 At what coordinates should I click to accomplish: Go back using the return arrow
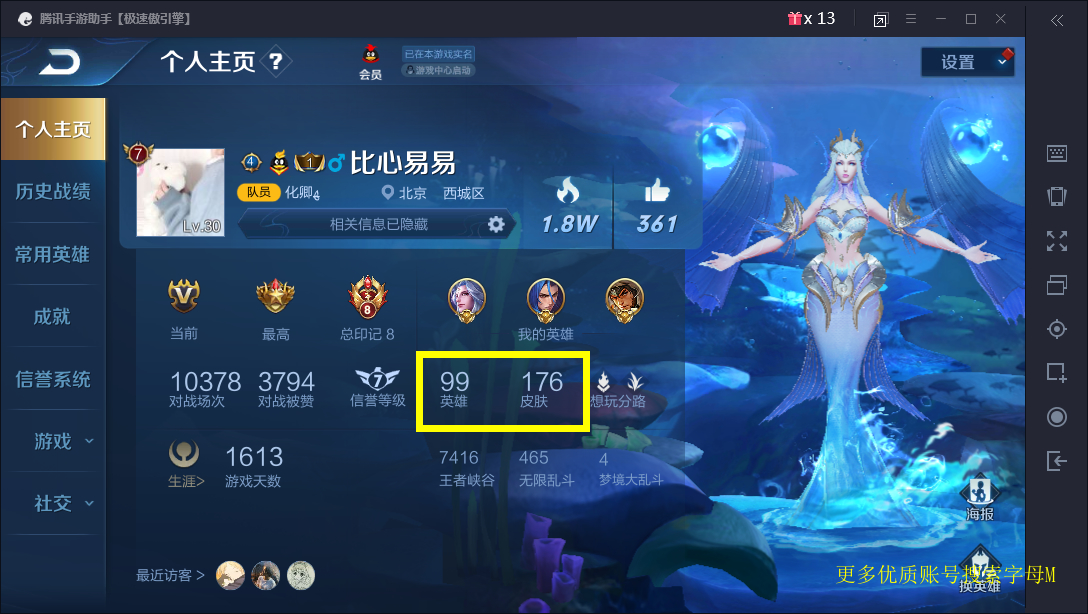[x=60, y=63]
